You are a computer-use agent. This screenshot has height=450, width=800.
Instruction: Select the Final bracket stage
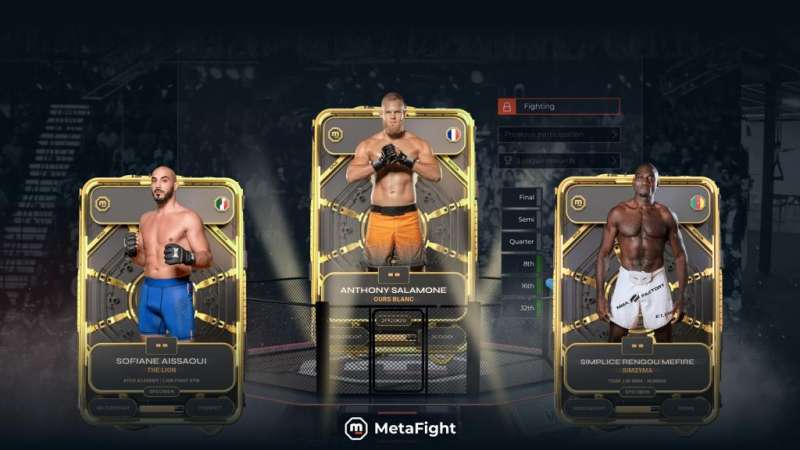(x=522, y=198)
